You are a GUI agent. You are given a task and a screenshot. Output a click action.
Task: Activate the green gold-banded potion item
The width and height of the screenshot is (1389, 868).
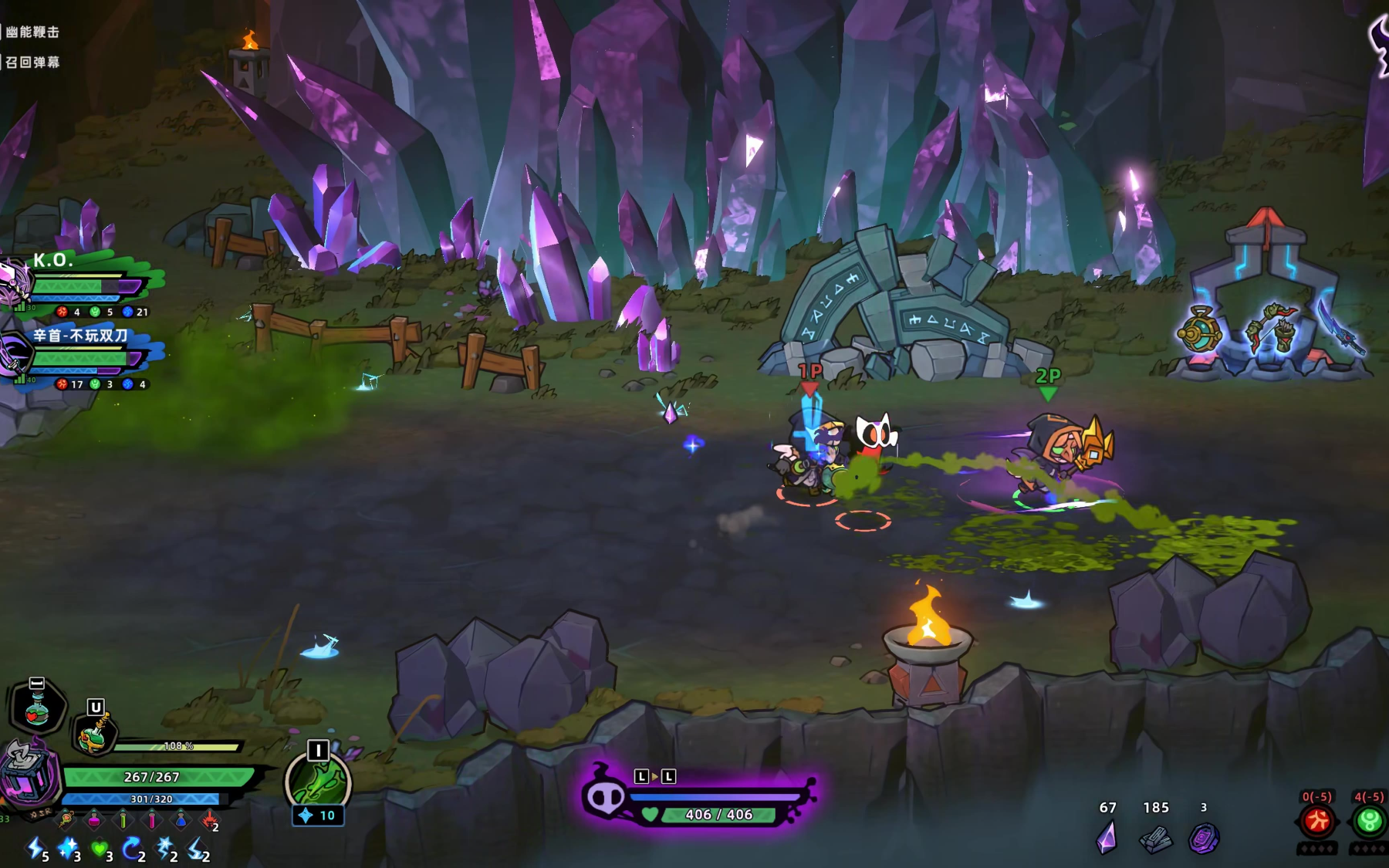tap(96, 731)
